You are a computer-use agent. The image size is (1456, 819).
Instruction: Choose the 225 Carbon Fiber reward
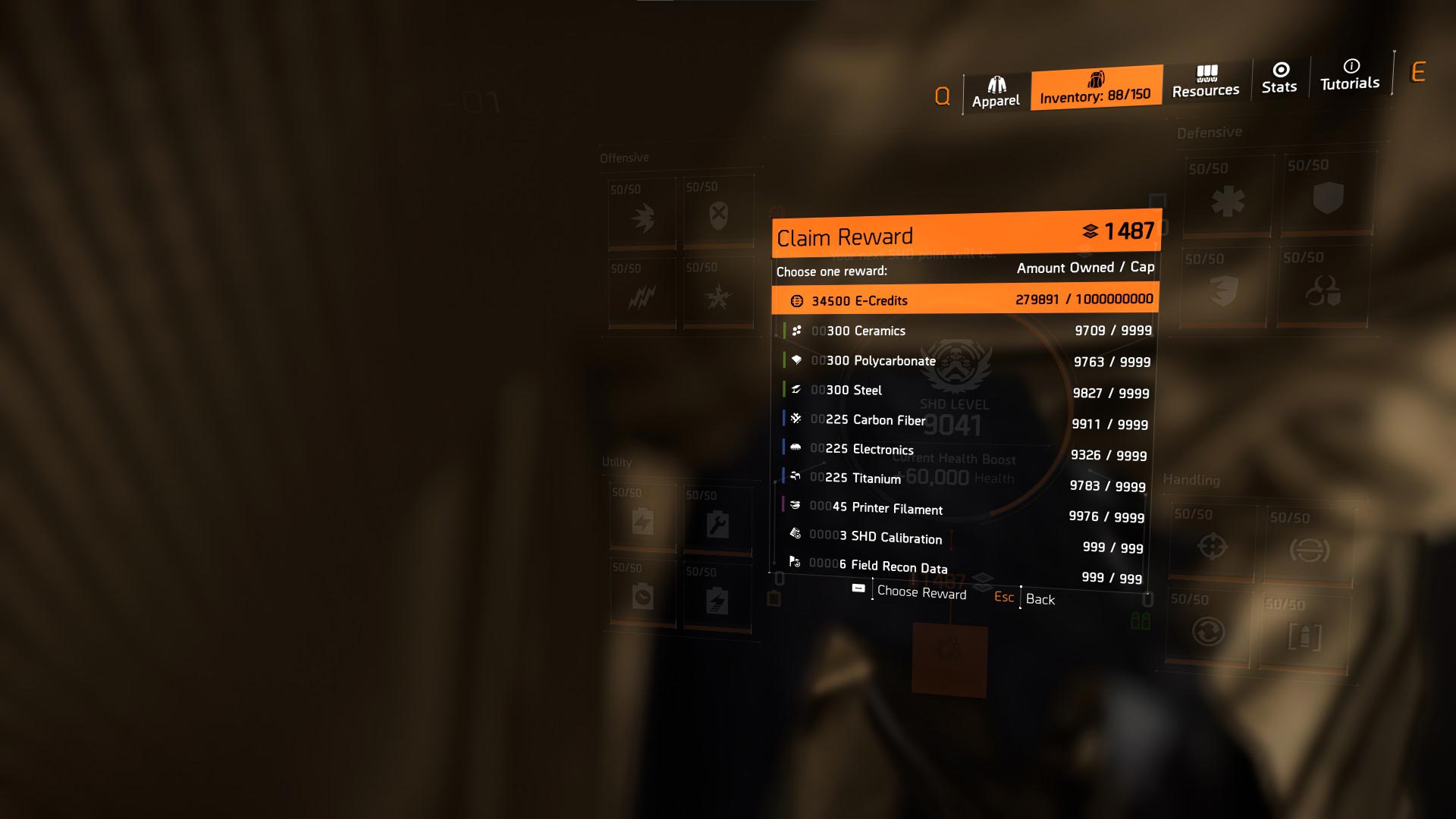pyautogui.click(x=963, y=422)
